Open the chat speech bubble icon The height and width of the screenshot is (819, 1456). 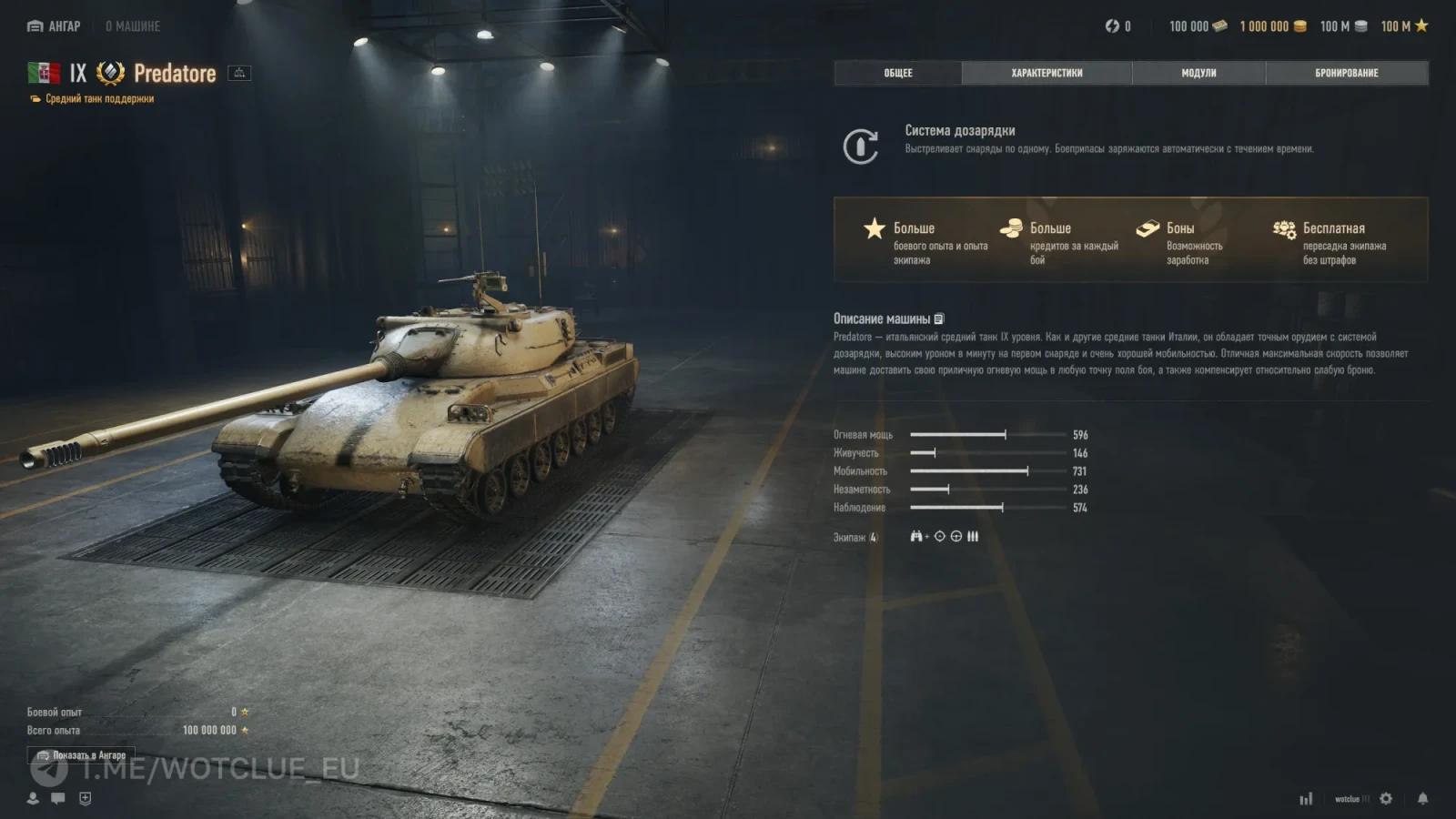pyautogui.click(x=58, y=798)
